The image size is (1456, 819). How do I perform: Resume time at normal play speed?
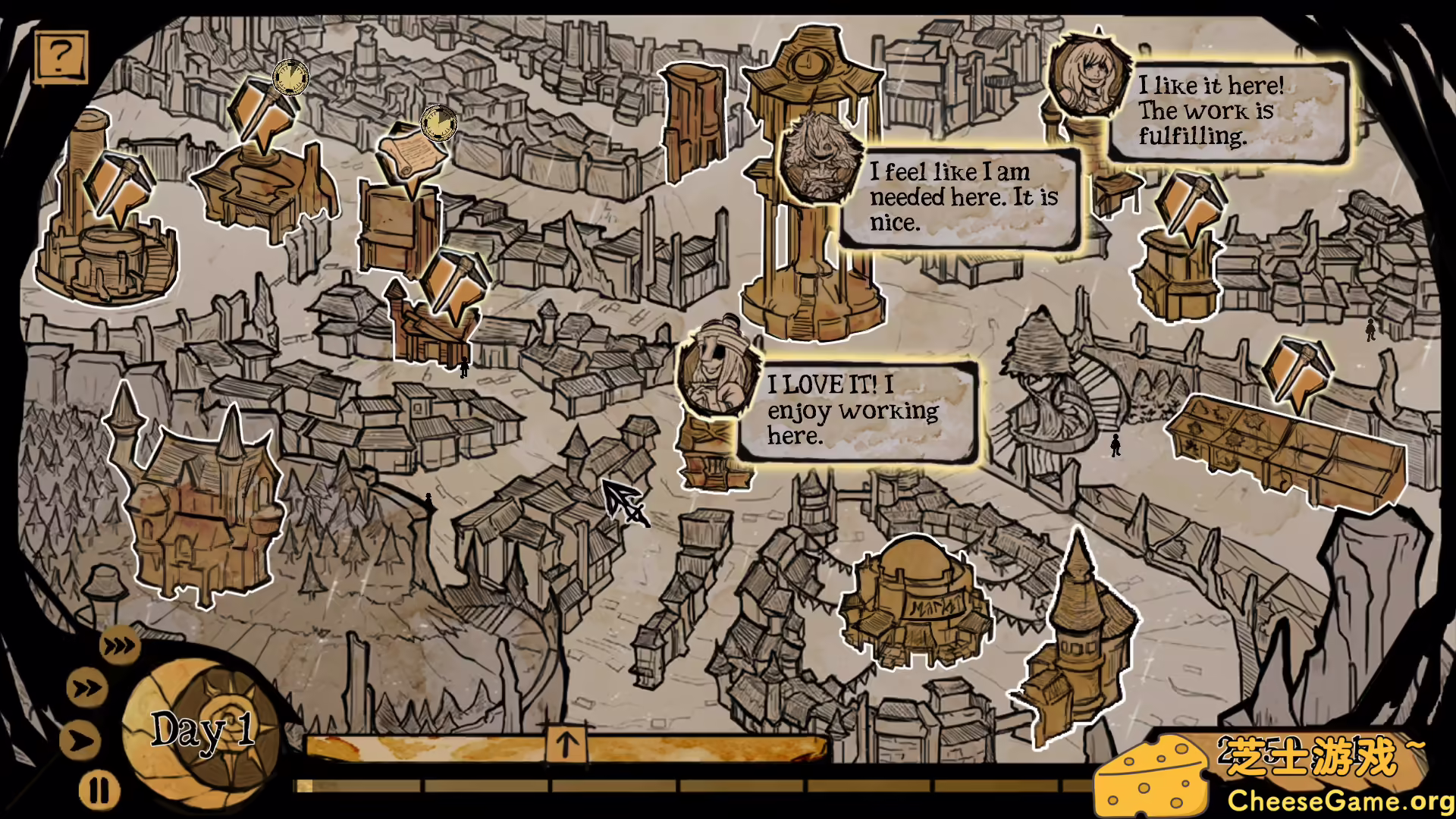[82, 740]
